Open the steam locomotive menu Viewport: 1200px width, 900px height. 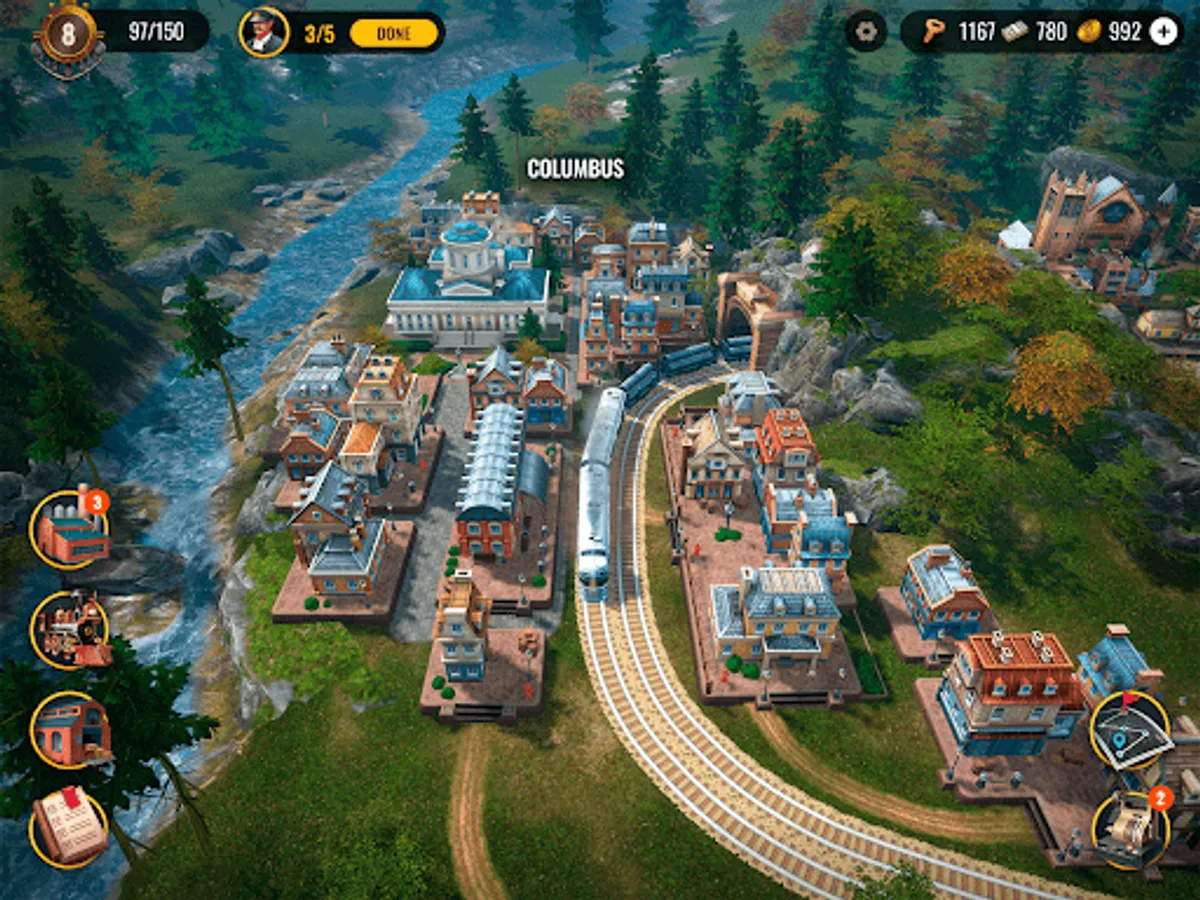pos(70,630)
